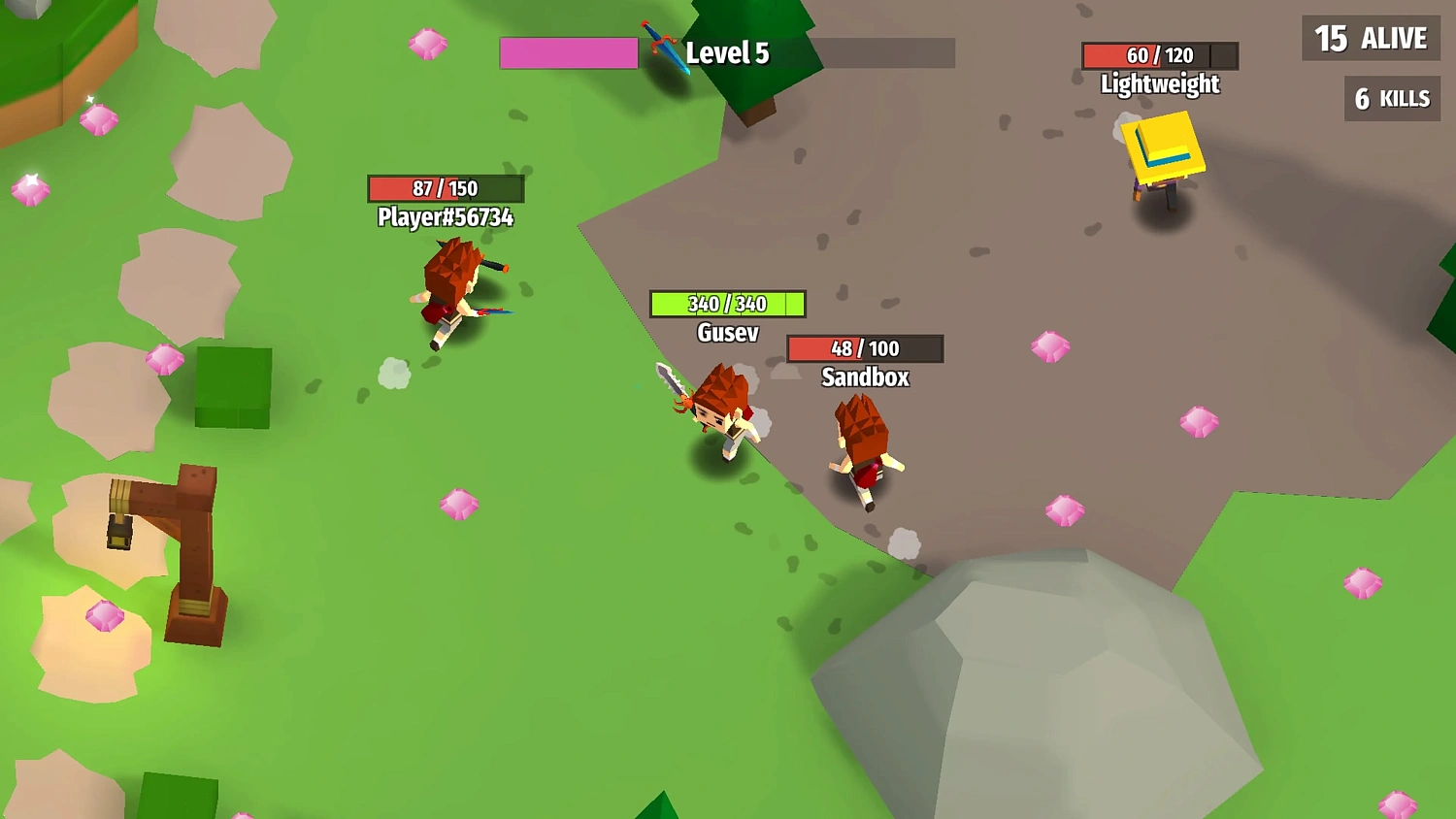
Task: Select the Level 5 indicator
Action: [x=726, y=53]
